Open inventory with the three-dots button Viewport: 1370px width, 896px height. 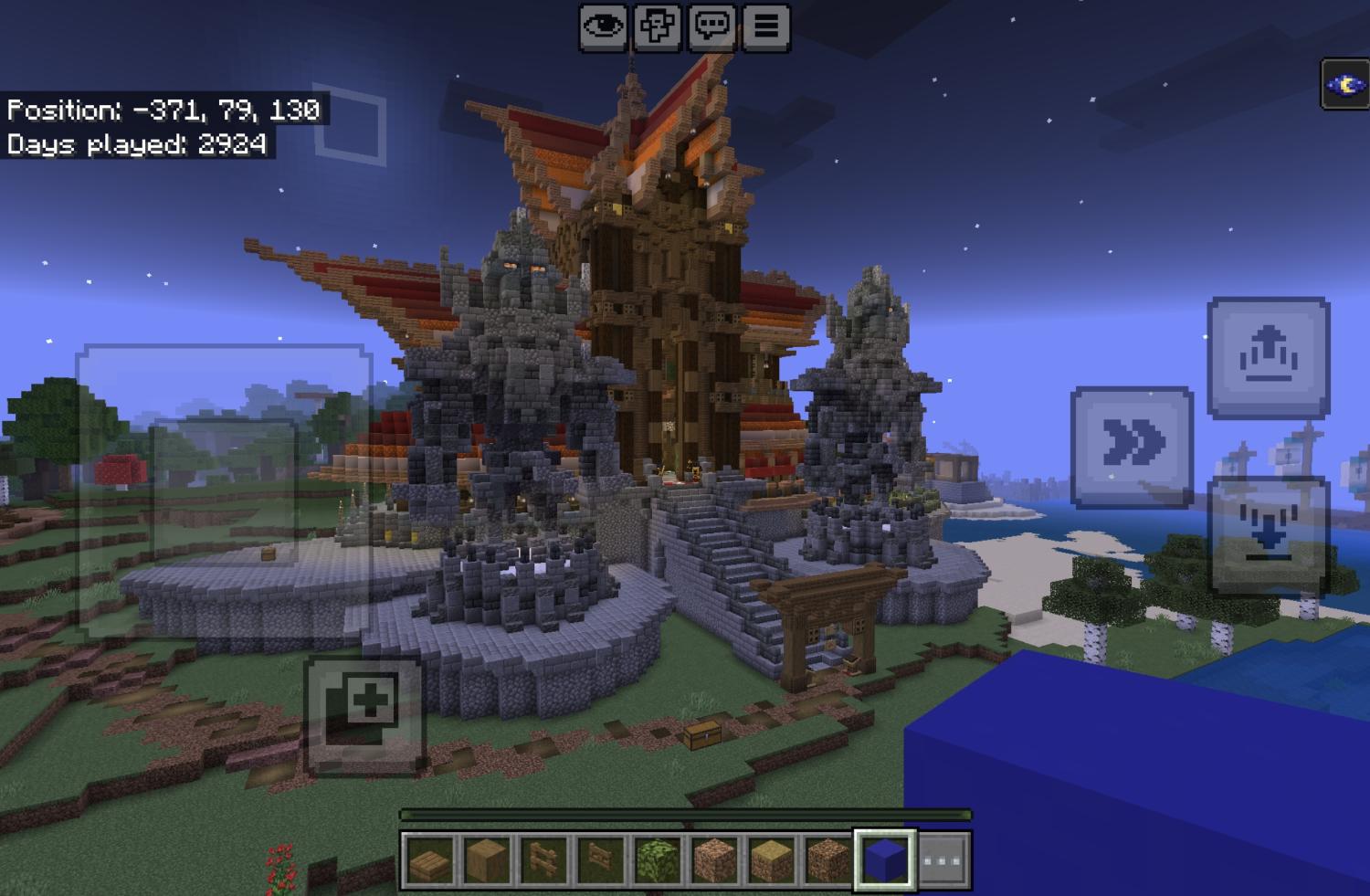(x=943, y=859)
